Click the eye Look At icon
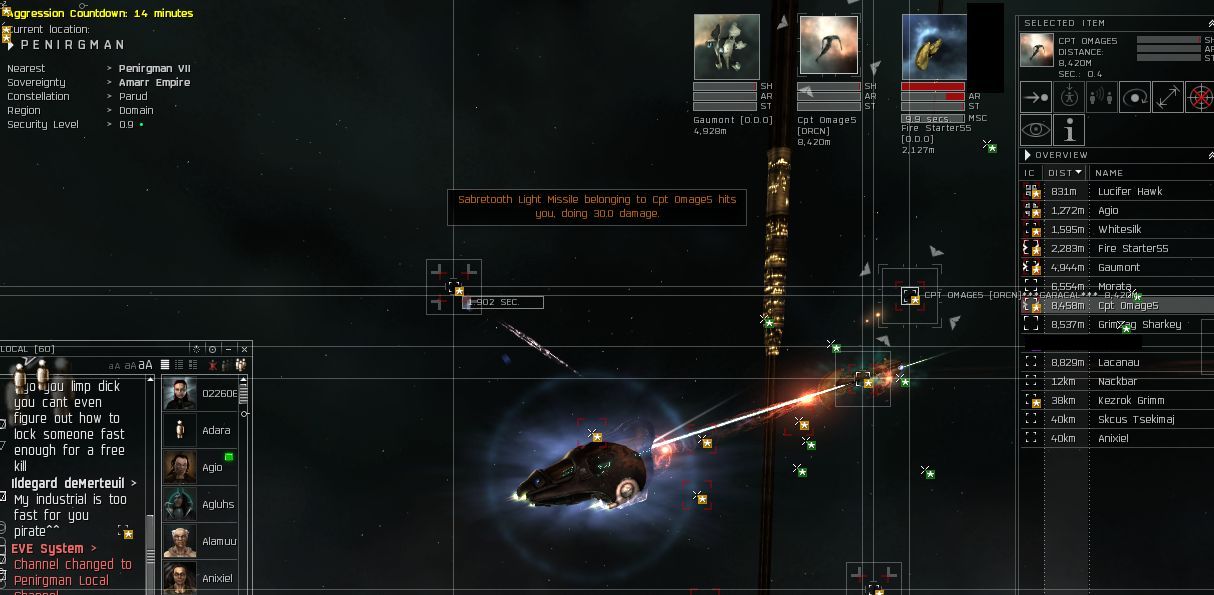 [1036, 130]
